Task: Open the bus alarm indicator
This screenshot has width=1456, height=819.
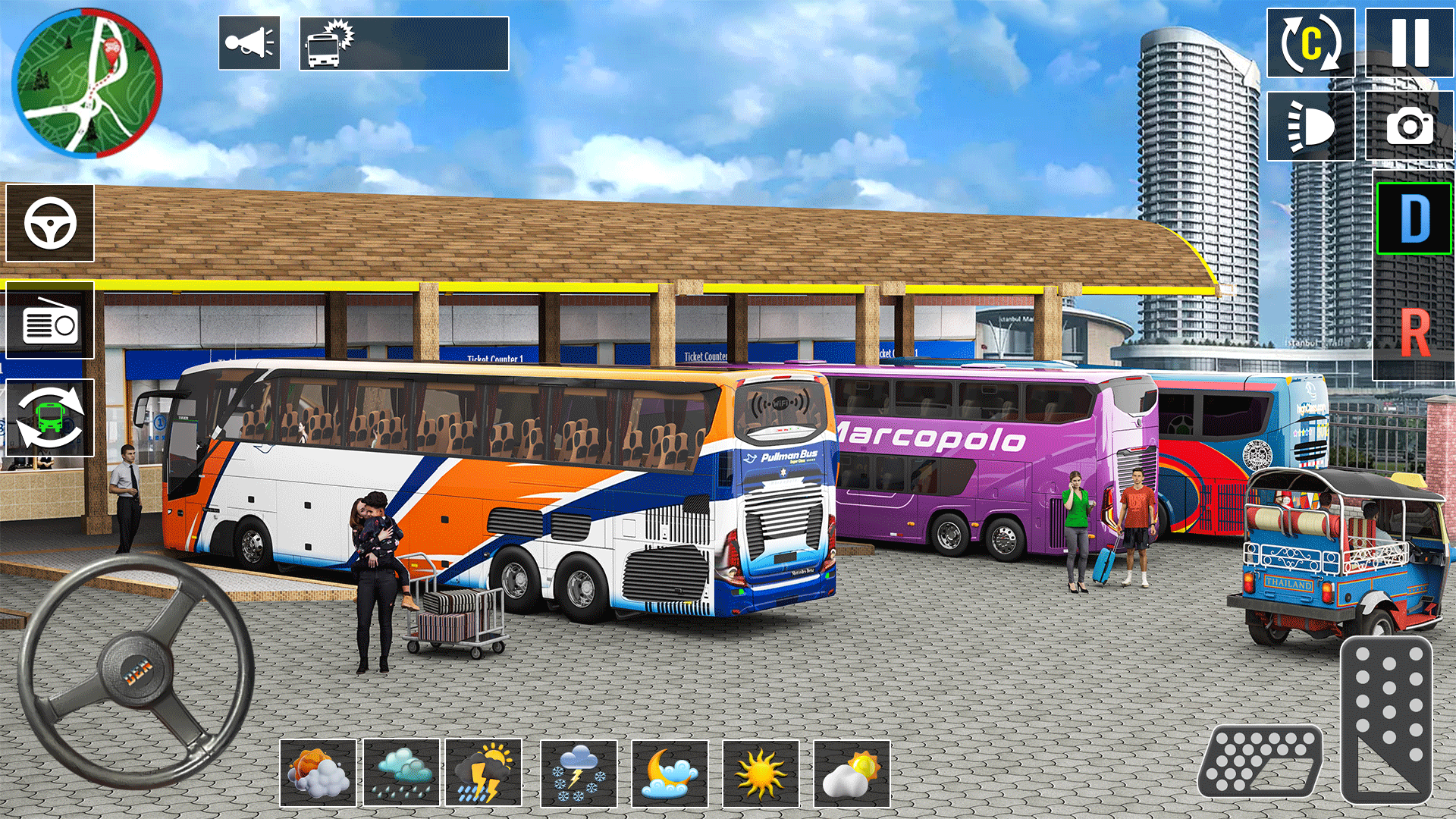Action: click(x=326, y=44)
